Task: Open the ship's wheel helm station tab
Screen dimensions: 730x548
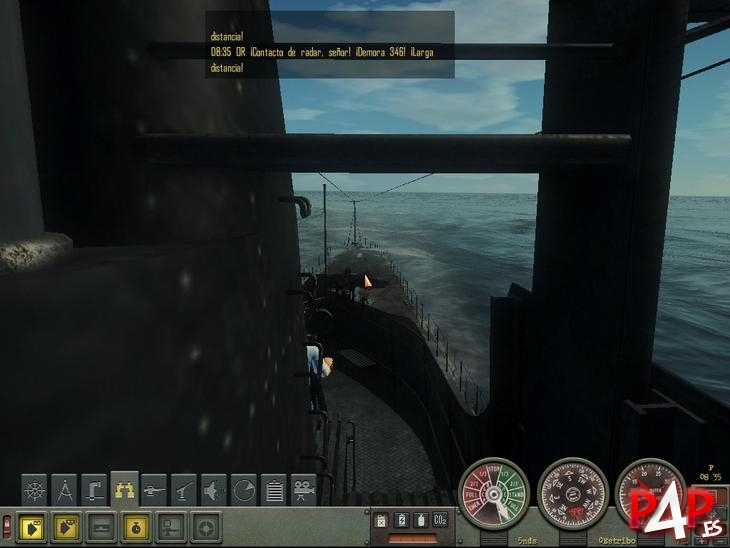Action: [x=35, y=490]
